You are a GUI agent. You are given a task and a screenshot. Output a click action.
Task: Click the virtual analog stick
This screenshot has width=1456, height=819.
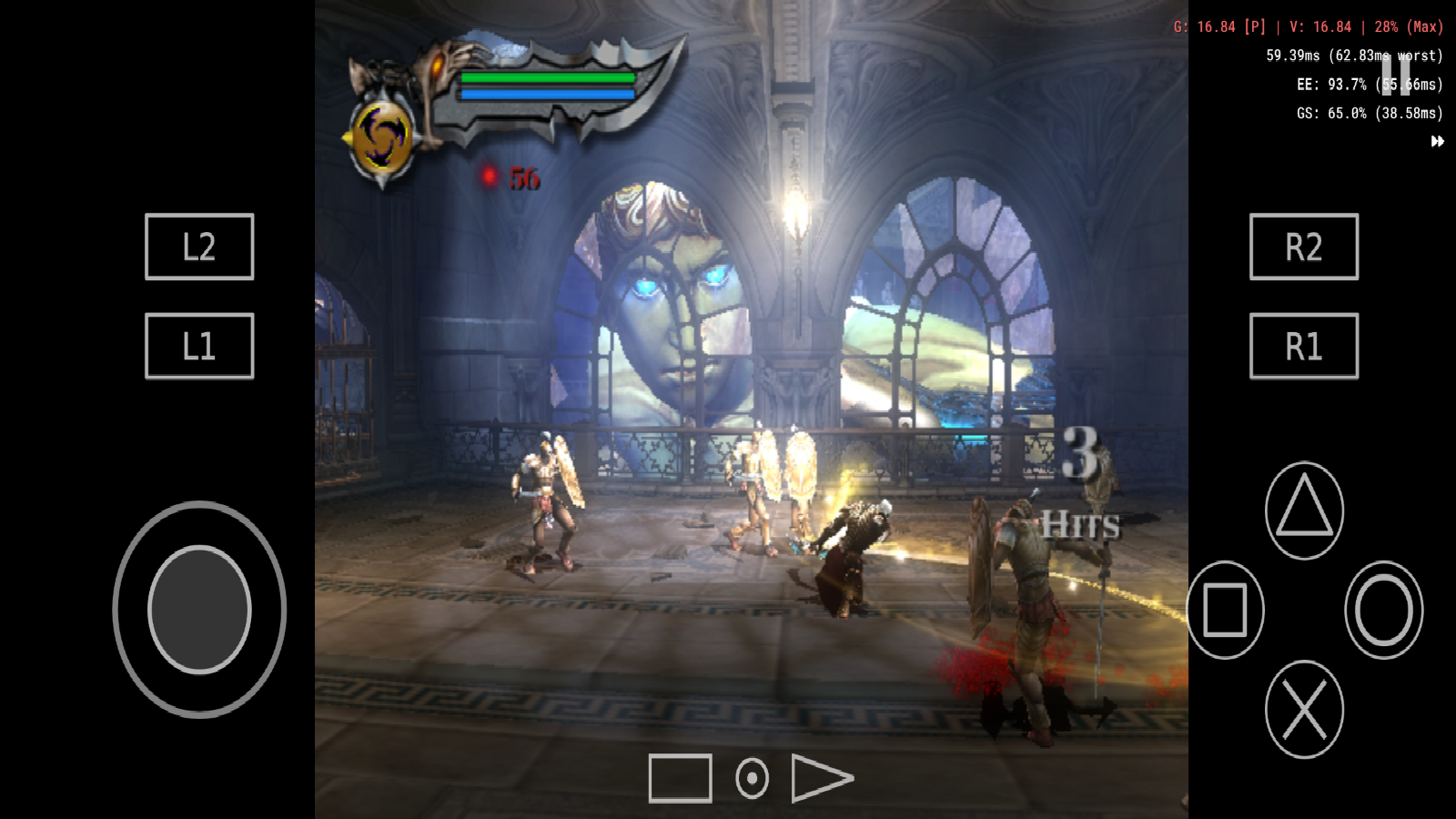(x=199, y=610)
